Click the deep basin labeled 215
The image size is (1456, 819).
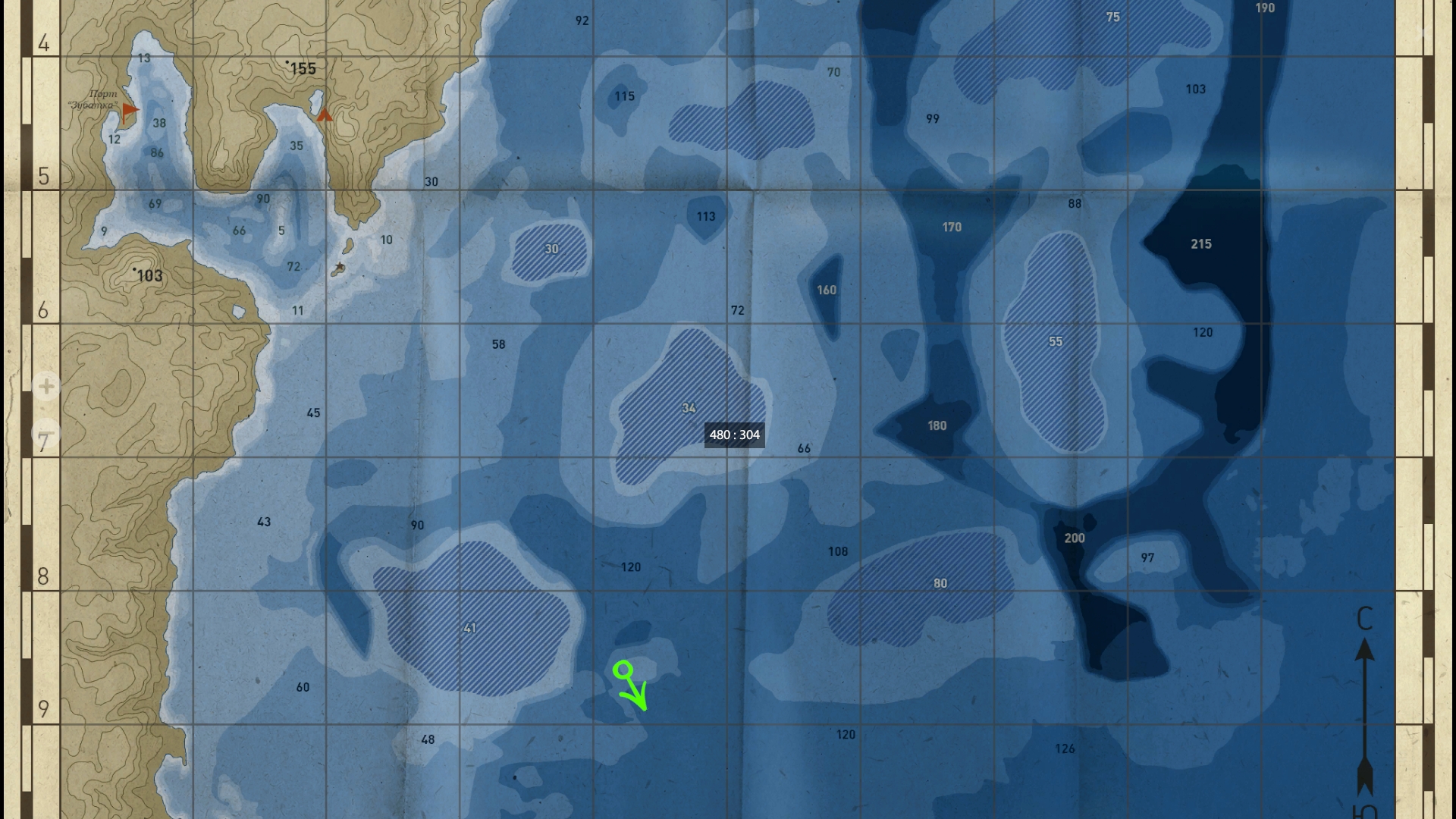[1201, 244]
